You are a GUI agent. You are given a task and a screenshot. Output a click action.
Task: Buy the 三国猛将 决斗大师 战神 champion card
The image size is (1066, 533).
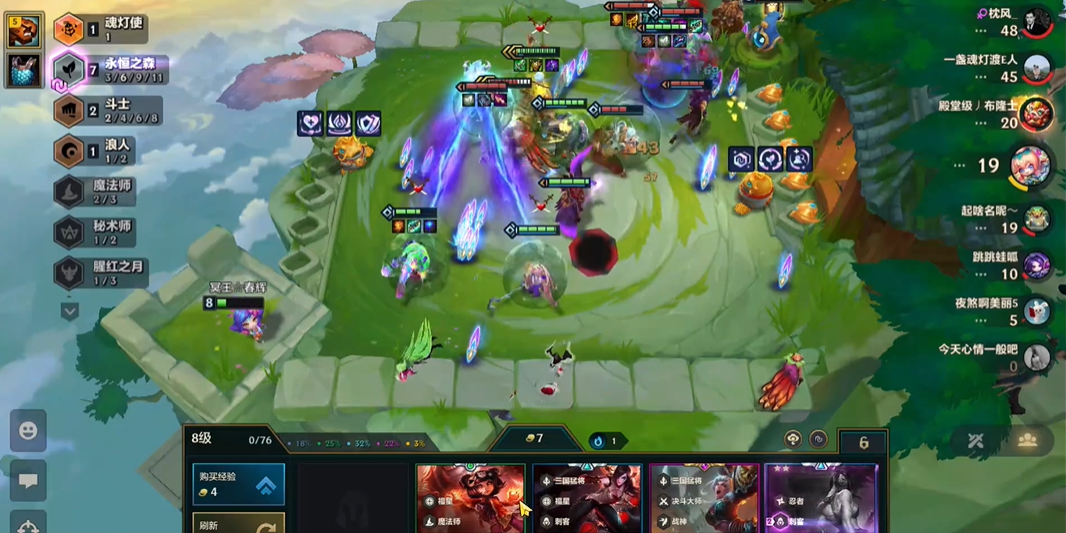(704, 498)
